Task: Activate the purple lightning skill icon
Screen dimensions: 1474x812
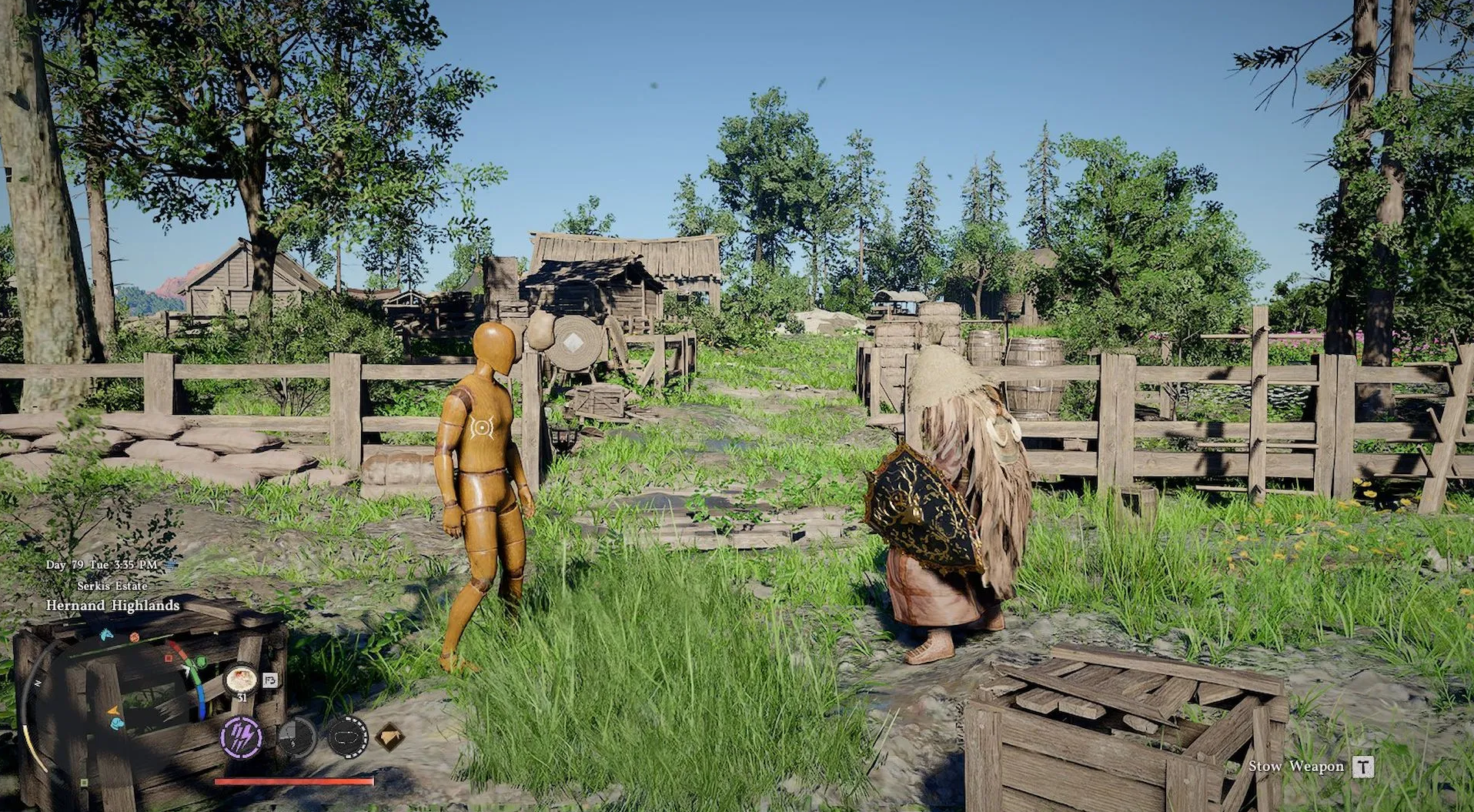Action: click(x=241, y=737)
